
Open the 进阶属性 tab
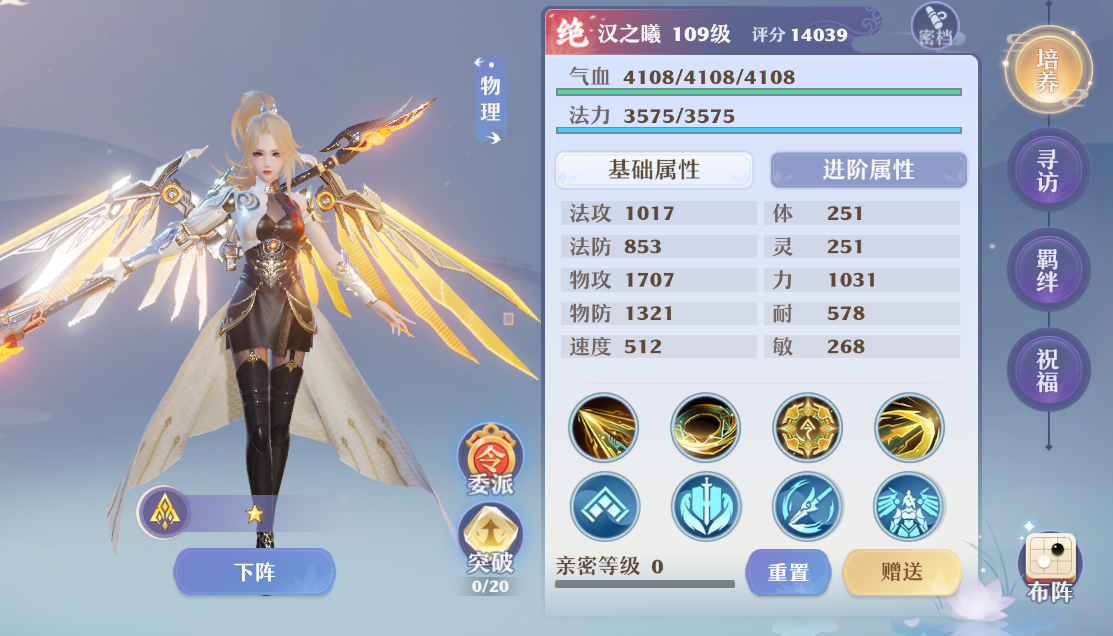tap(868, 170)
